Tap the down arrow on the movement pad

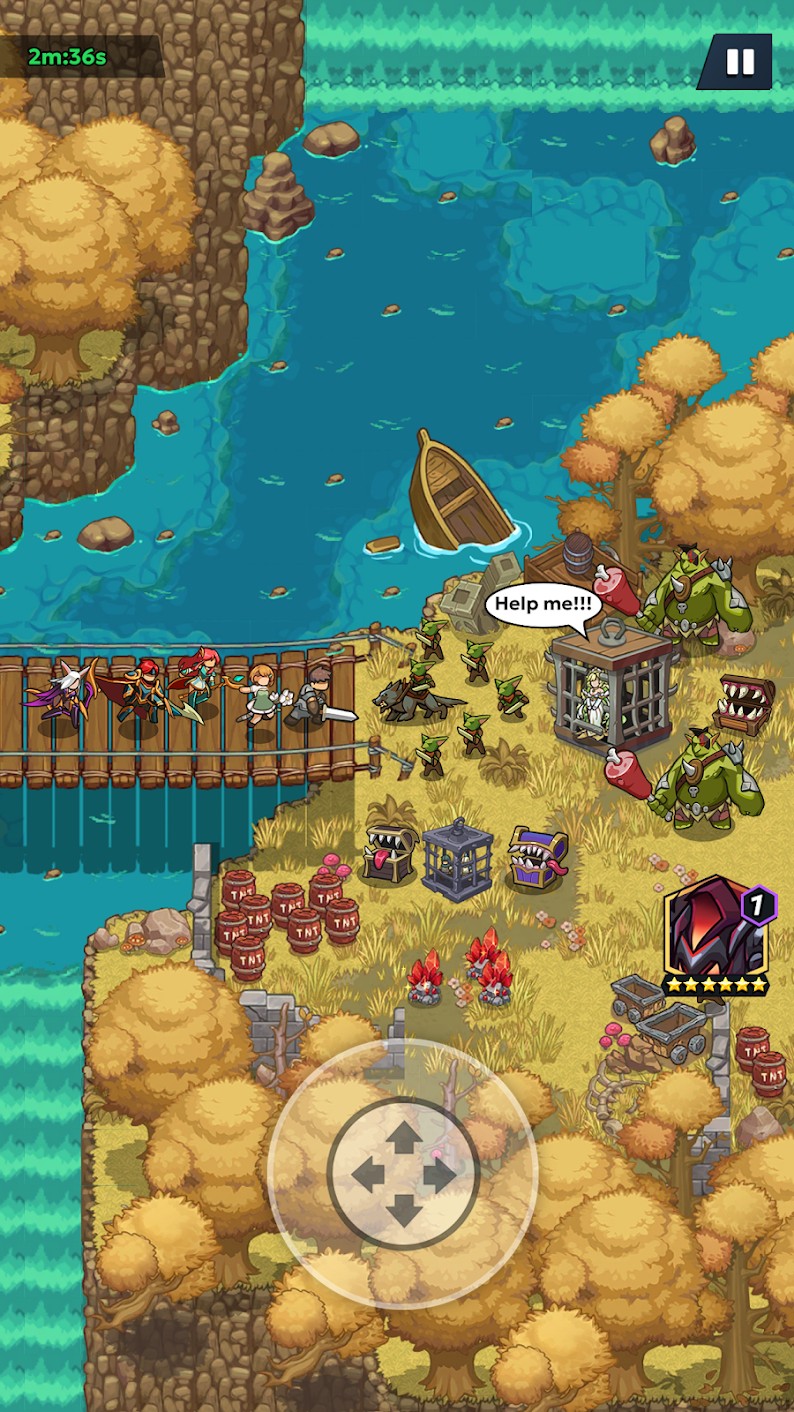(x=403, y=1211)
